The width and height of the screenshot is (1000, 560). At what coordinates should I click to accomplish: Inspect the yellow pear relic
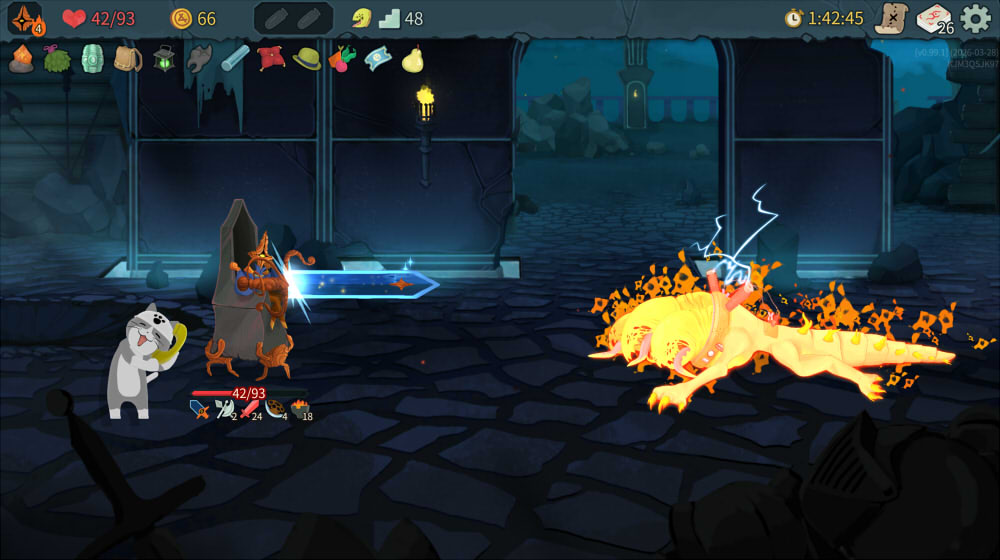412,59
